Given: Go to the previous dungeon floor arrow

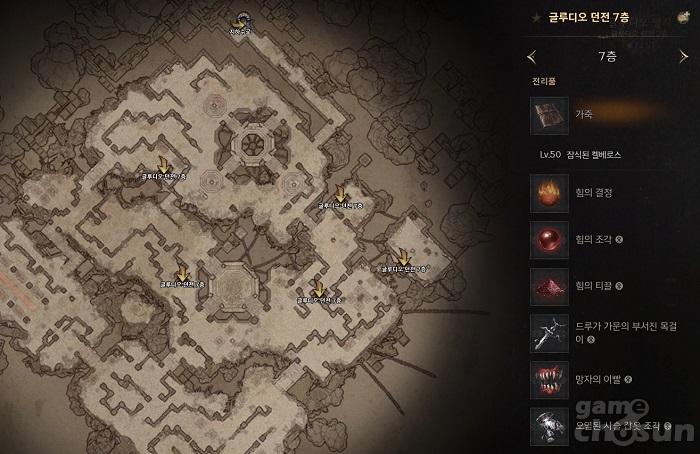Looking at the screenshot, I should 531,56.
